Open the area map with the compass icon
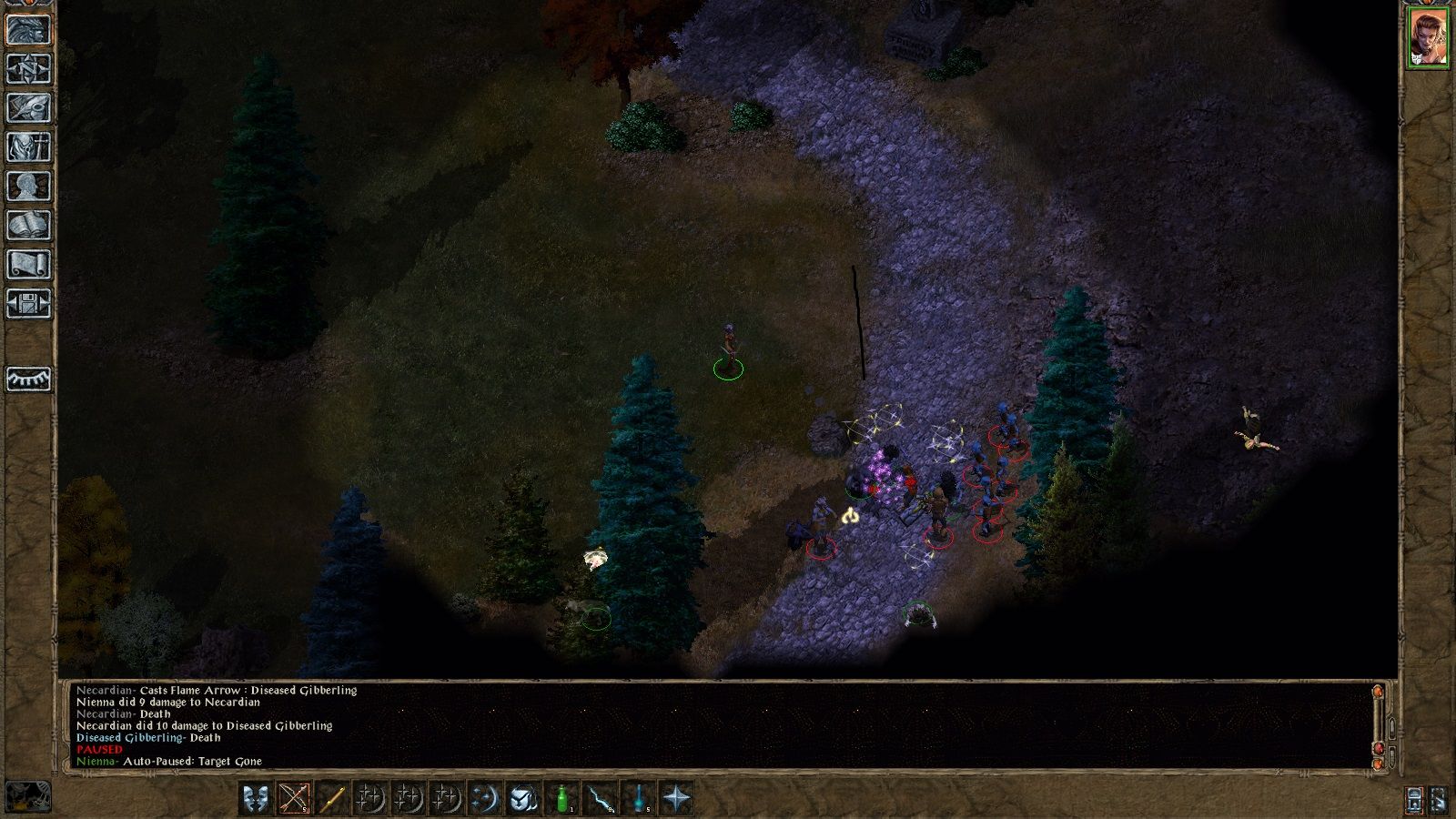 [x=28, y=68]
